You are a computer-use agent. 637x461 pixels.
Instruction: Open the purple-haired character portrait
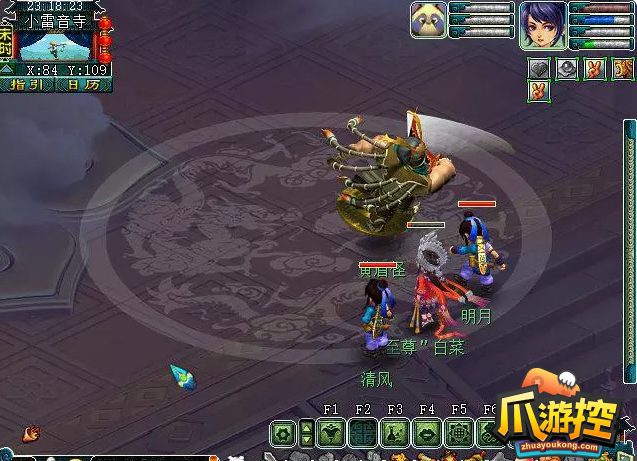click(542, 25)
